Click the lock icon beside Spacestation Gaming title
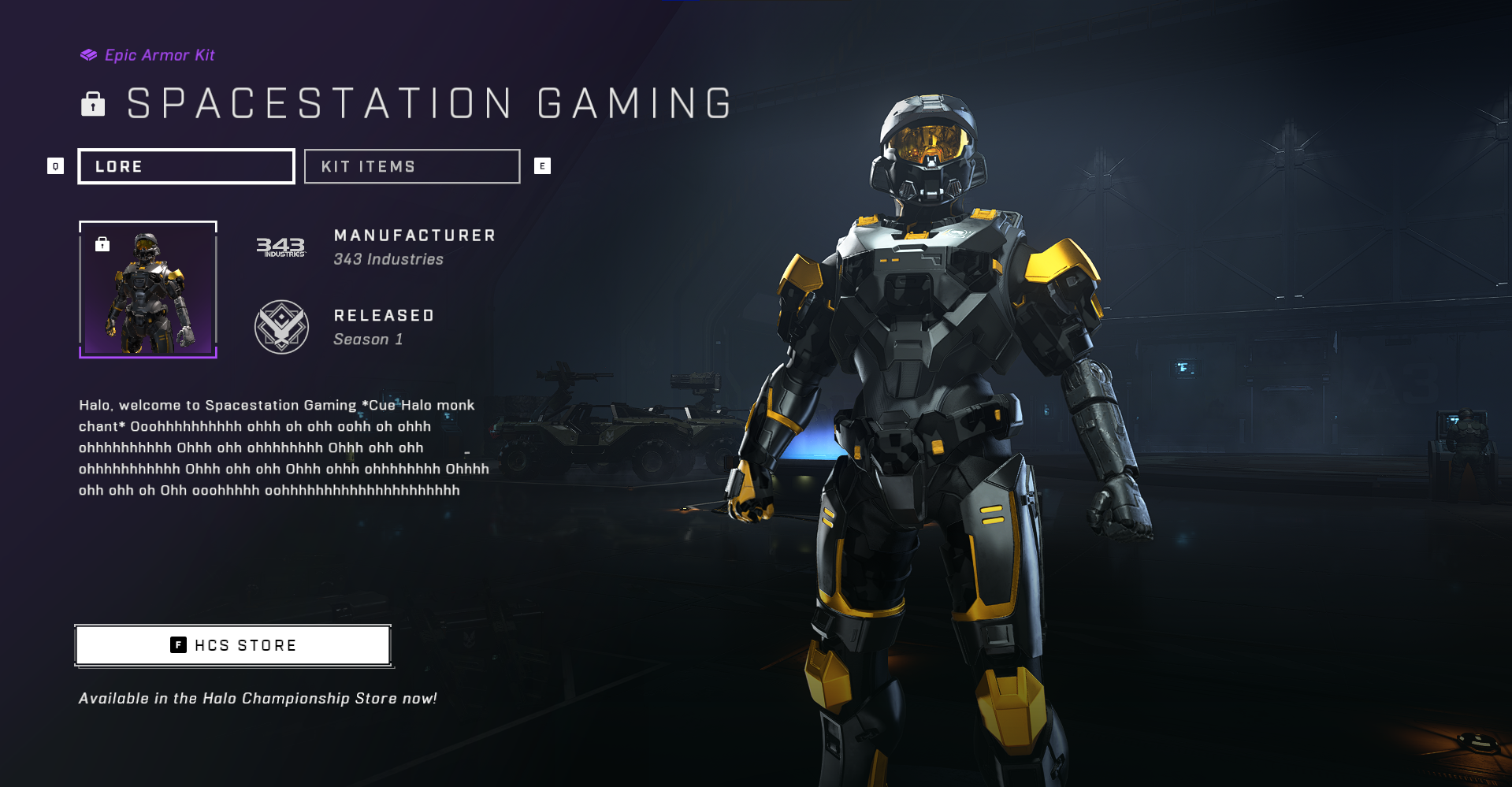The width and height of the screenshot is (1512, 787). 94,103
